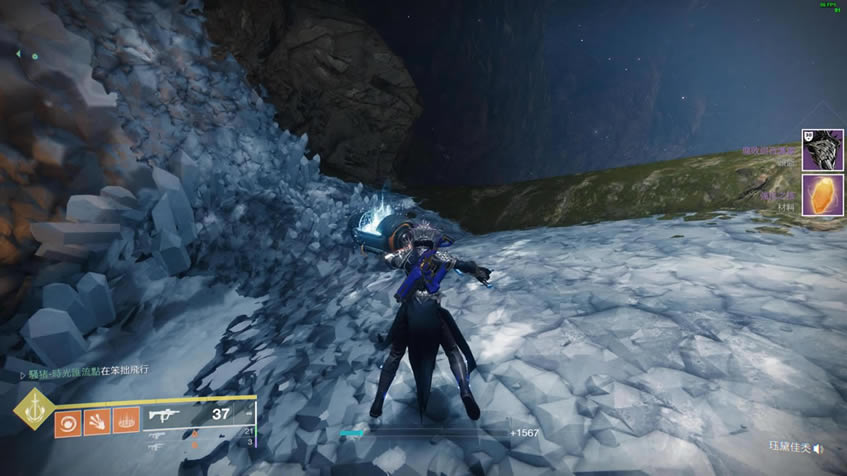Image resolution: width=847 pixels, height=476 pixels.
Task: Use the orange hand melee ability icon
Action: pos(97,421)
